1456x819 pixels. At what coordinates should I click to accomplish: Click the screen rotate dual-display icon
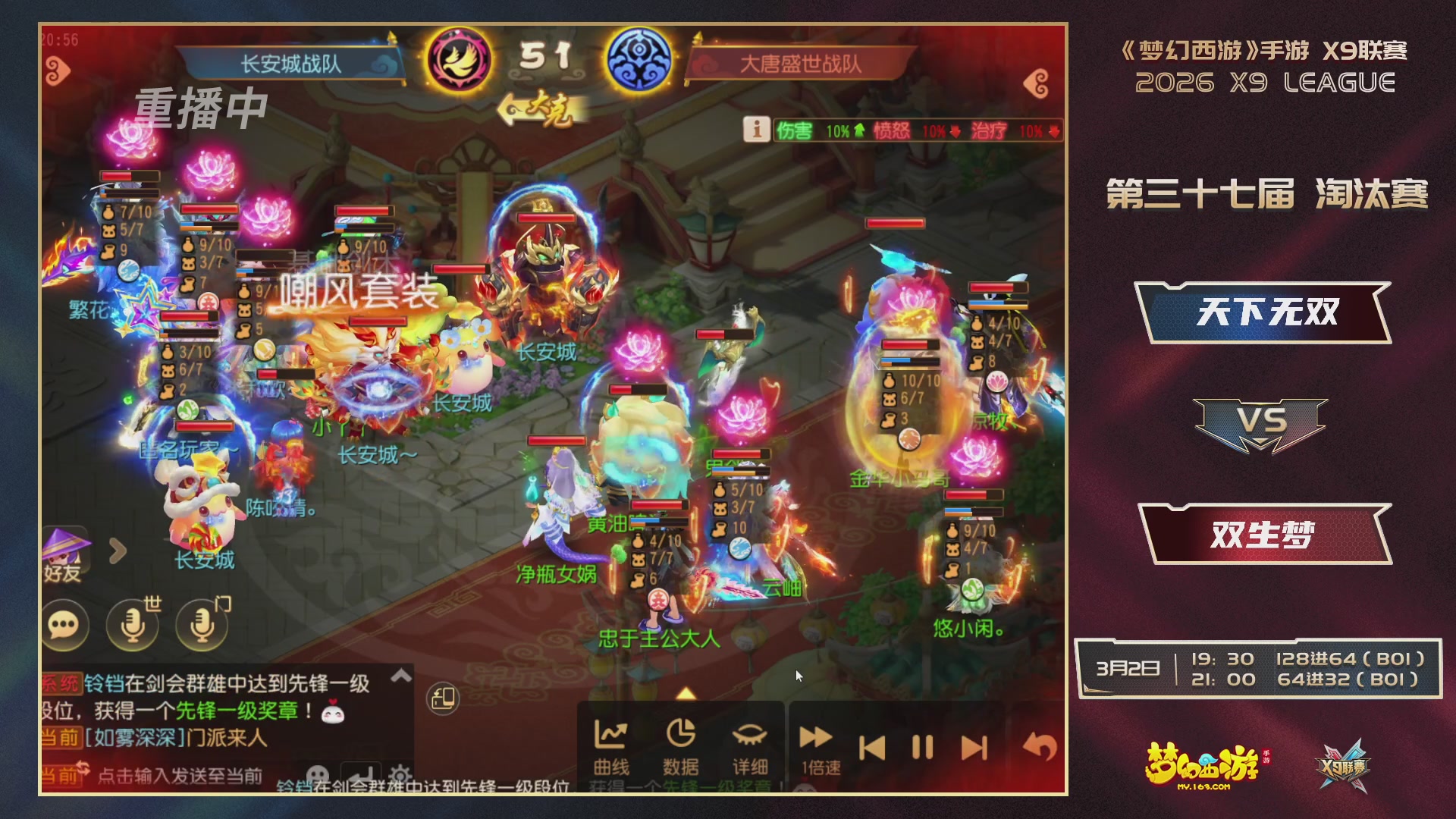(x=442, y=699)
